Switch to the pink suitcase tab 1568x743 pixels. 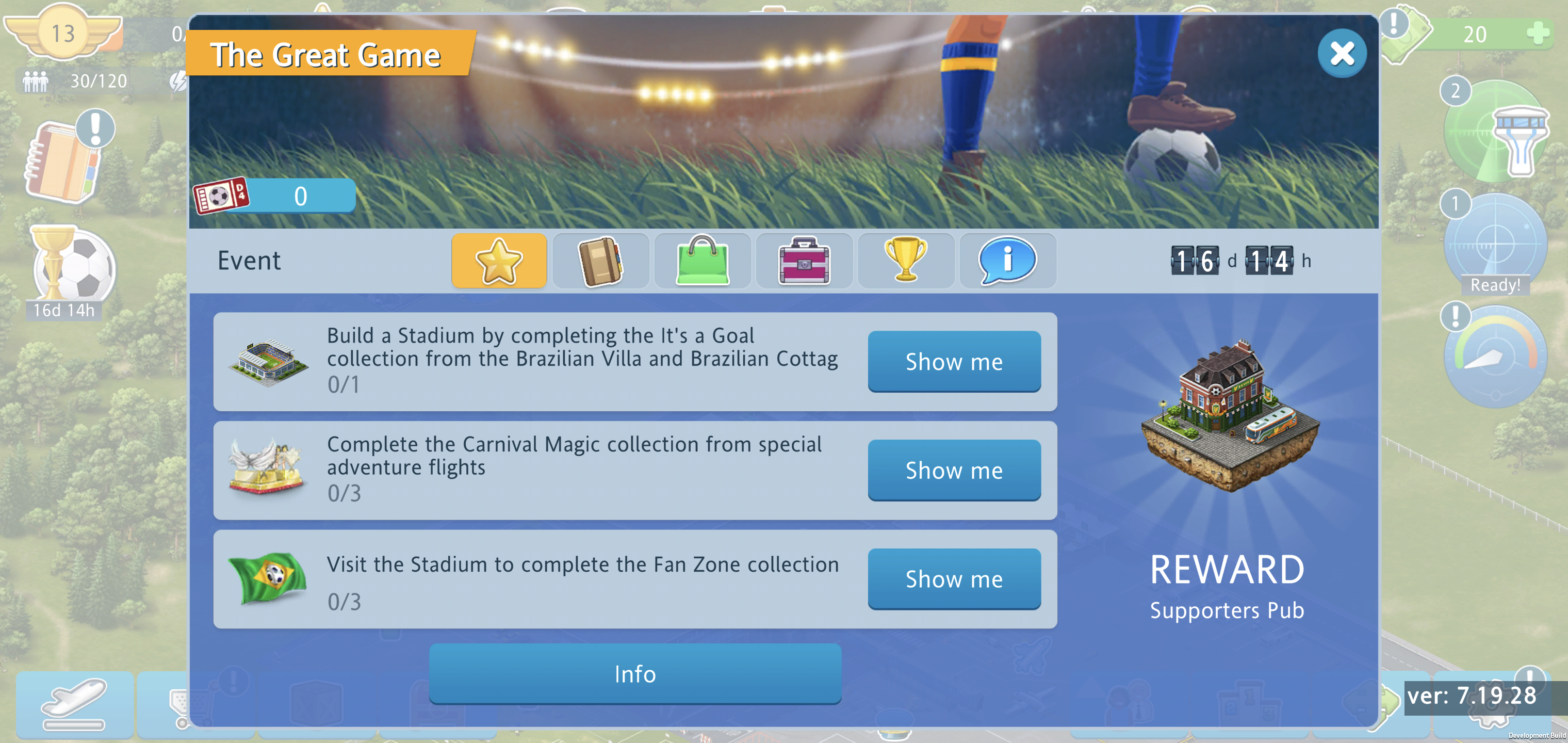tap(804, 261)
